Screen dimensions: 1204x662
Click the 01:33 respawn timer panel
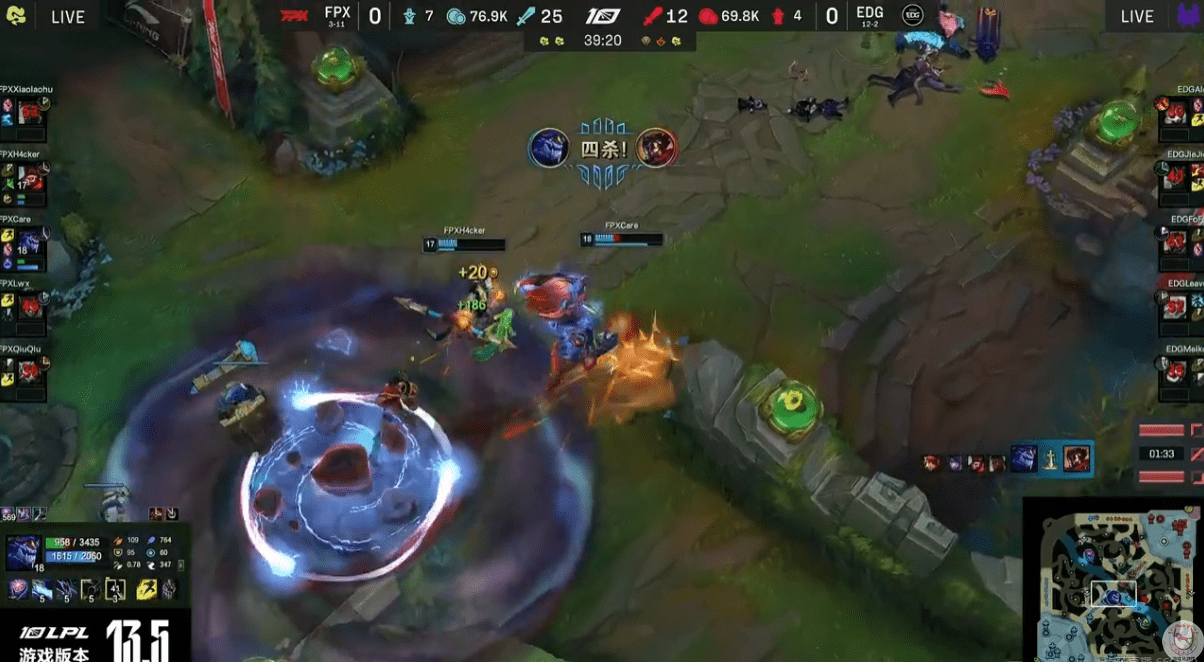(1161, 453)
